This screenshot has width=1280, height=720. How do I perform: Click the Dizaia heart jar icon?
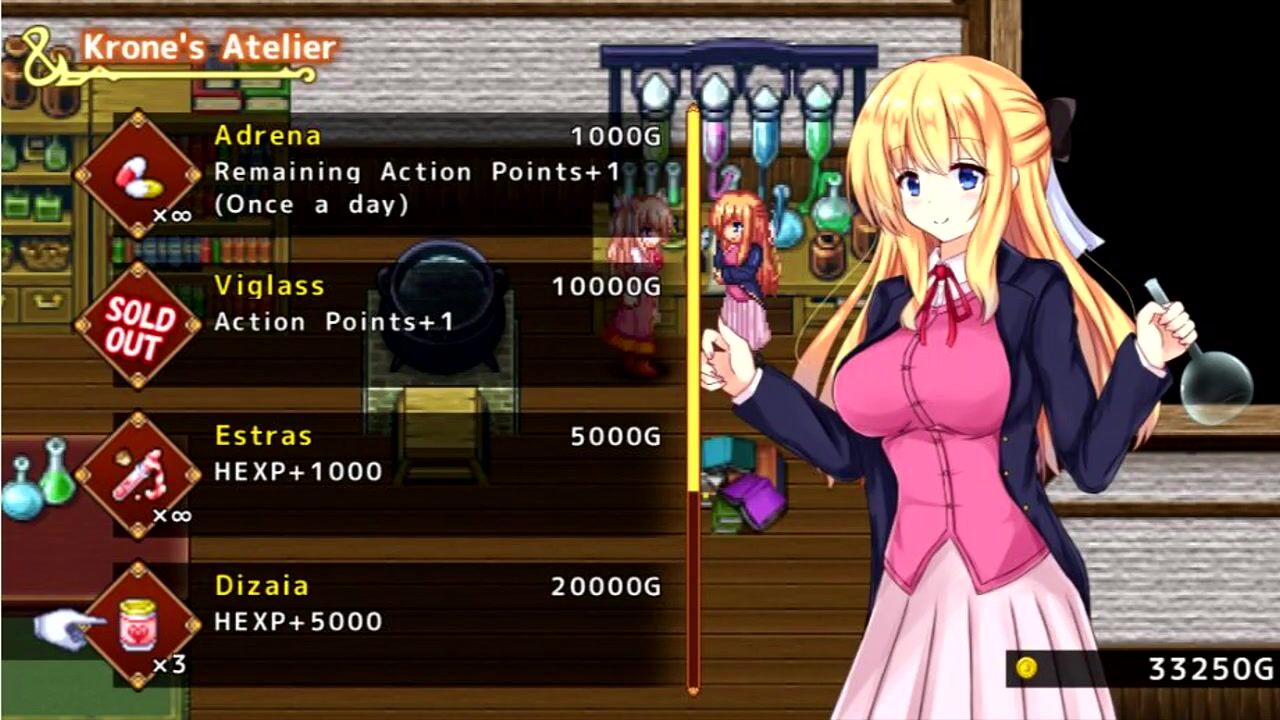pyautogui.click(x=138, y=625)
